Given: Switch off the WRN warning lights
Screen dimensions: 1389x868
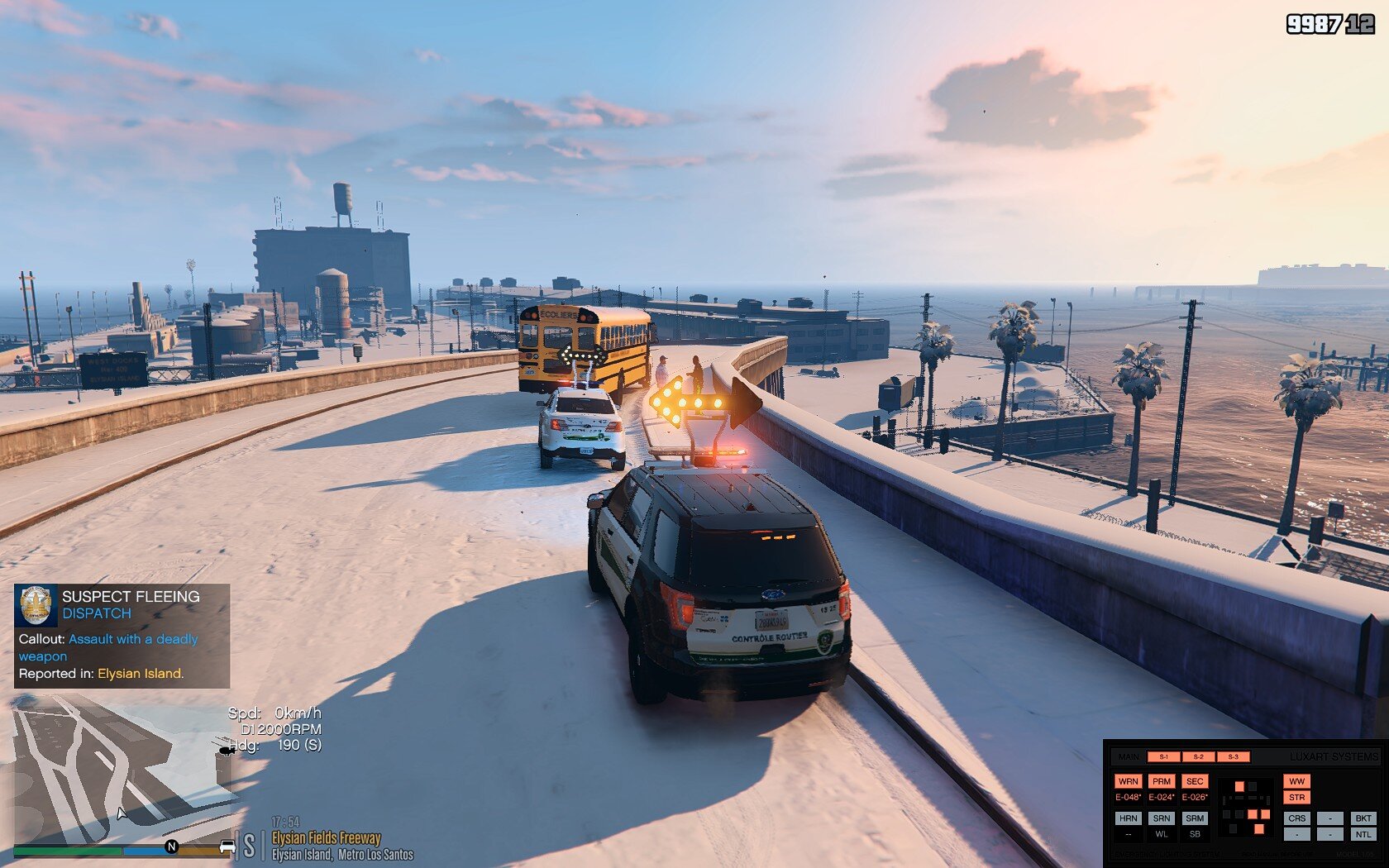Looking at the screenshot, I should click(1128, 781).
